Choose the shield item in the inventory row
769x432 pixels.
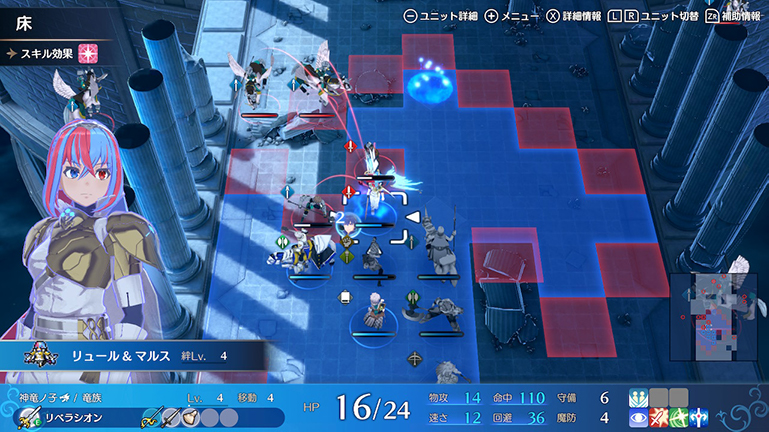[x=189, y=416]
